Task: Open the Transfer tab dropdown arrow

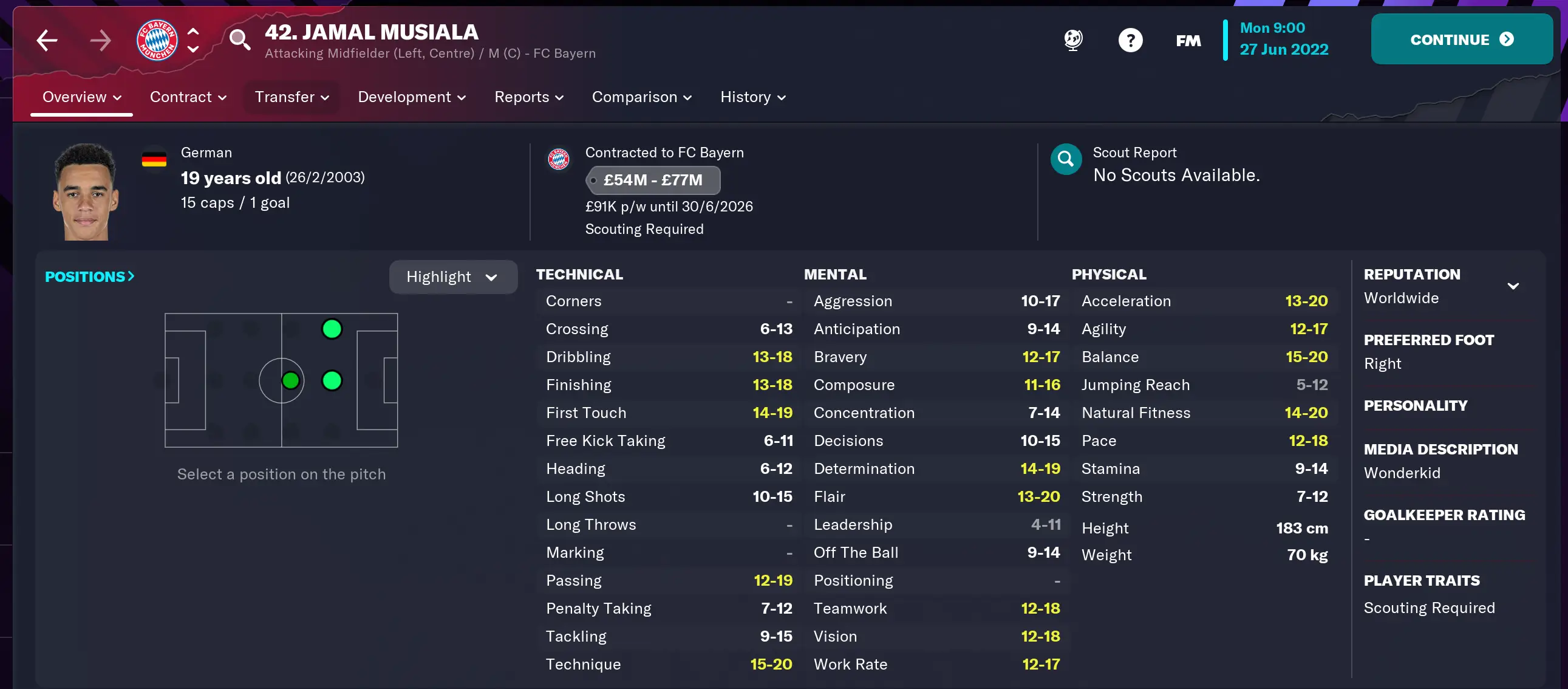Action: pos(324,97)
